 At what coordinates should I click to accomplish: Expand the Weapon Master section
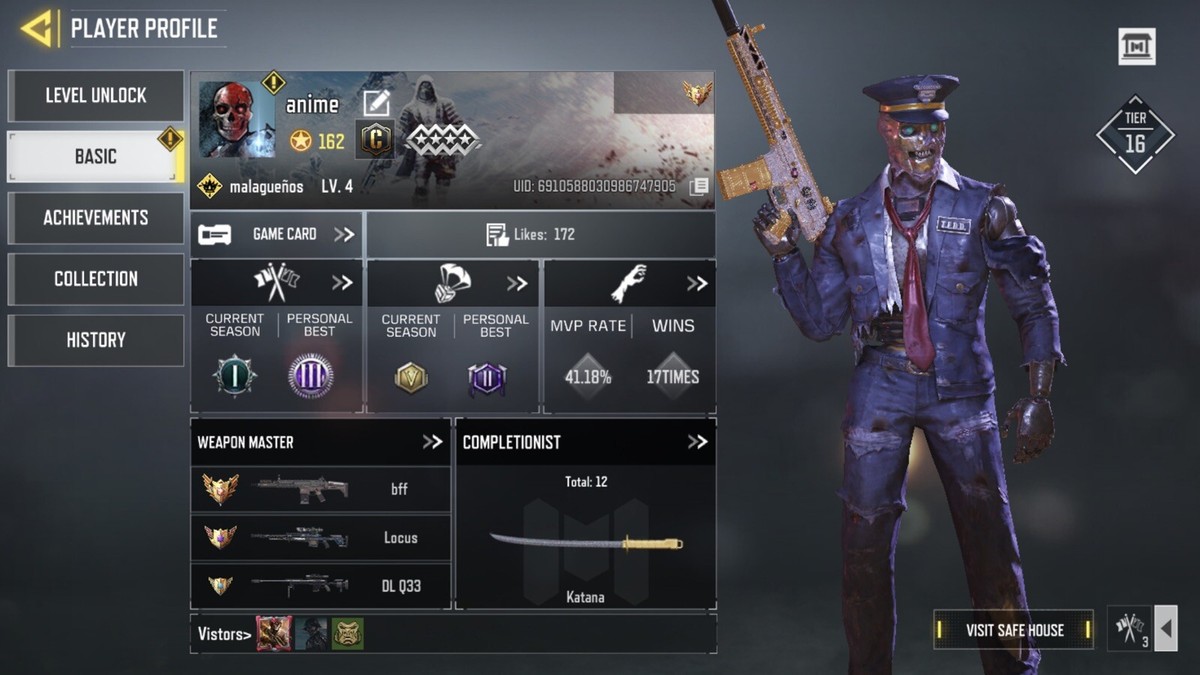[432, 442]
